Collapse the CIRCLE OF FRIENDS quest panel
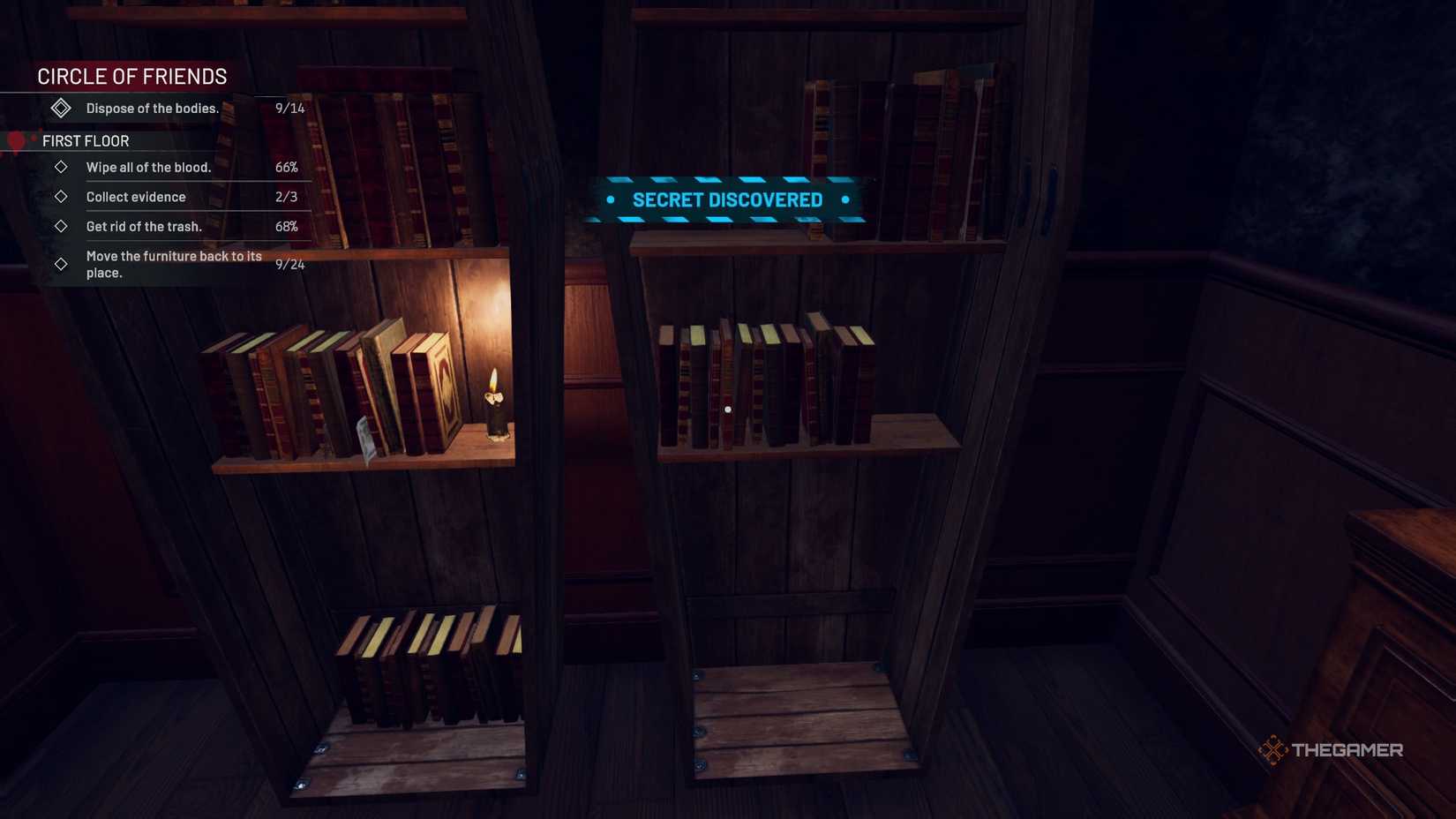The width and height of the screenshot is (1456, 819). coord(132,77)
